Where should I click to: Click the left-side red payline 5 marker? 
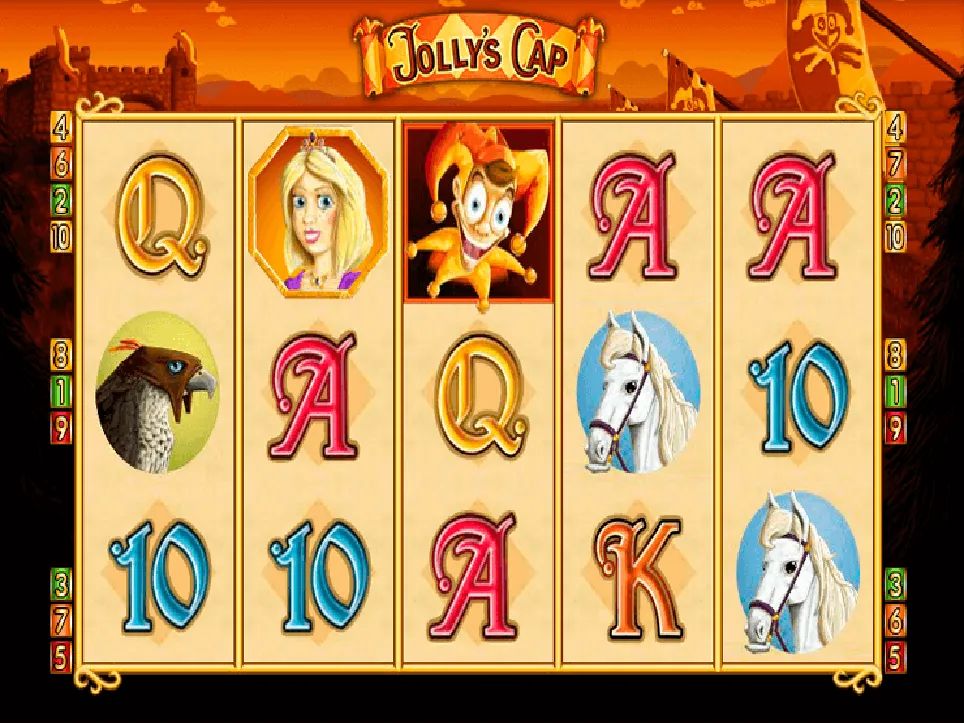tap(62, 657)
